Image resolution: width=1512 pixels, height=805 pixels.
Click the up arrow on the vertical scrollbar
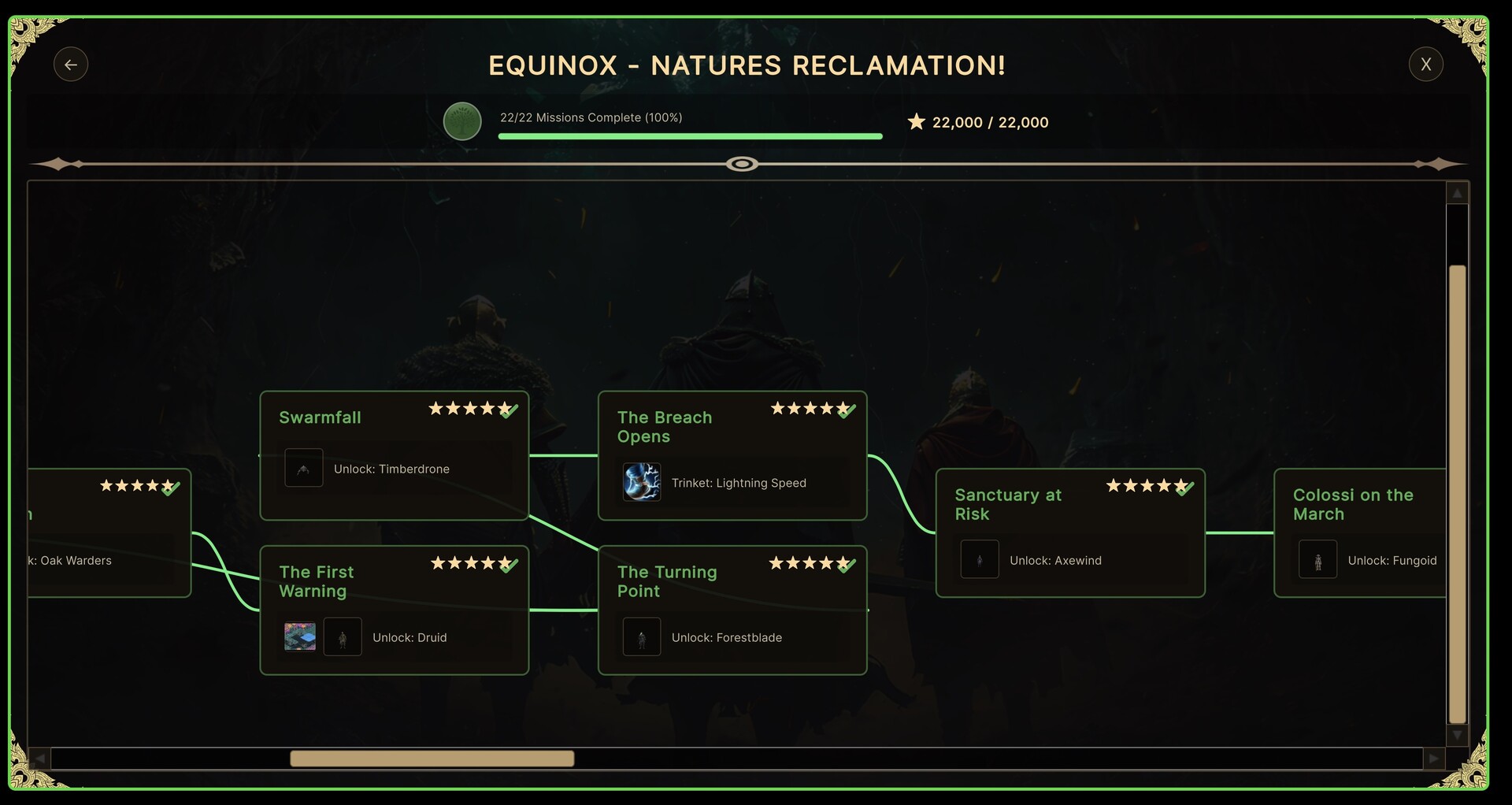(x=1458, y=191)
